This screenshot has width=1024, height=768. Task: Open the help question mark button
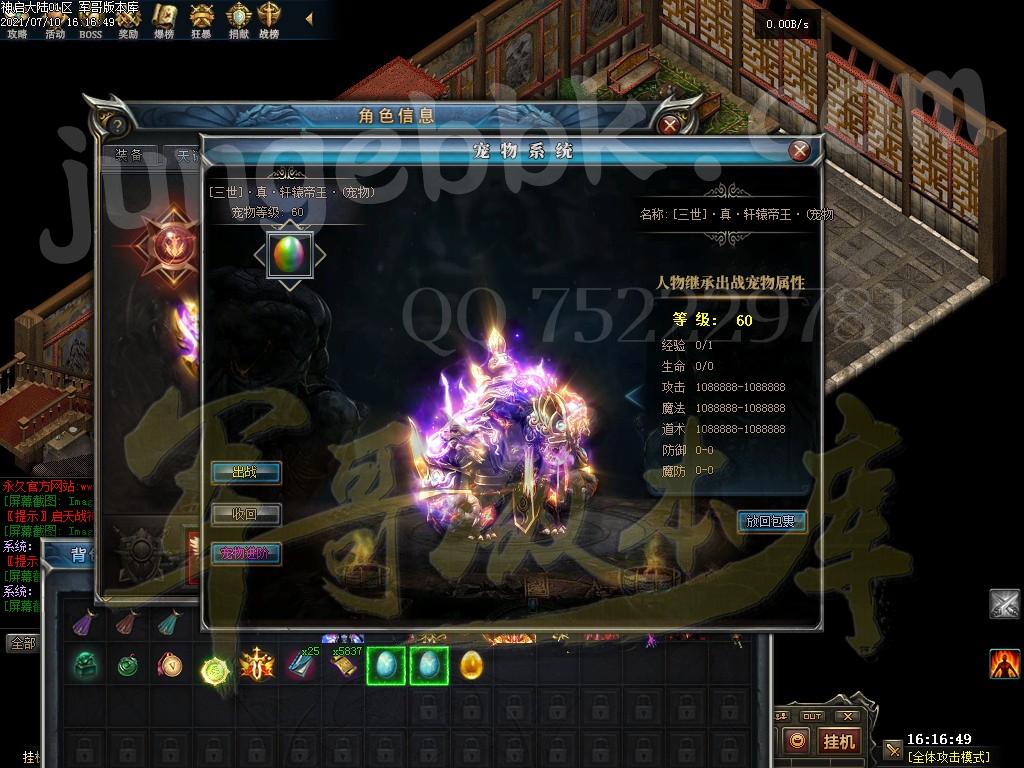tap(117, 125)
